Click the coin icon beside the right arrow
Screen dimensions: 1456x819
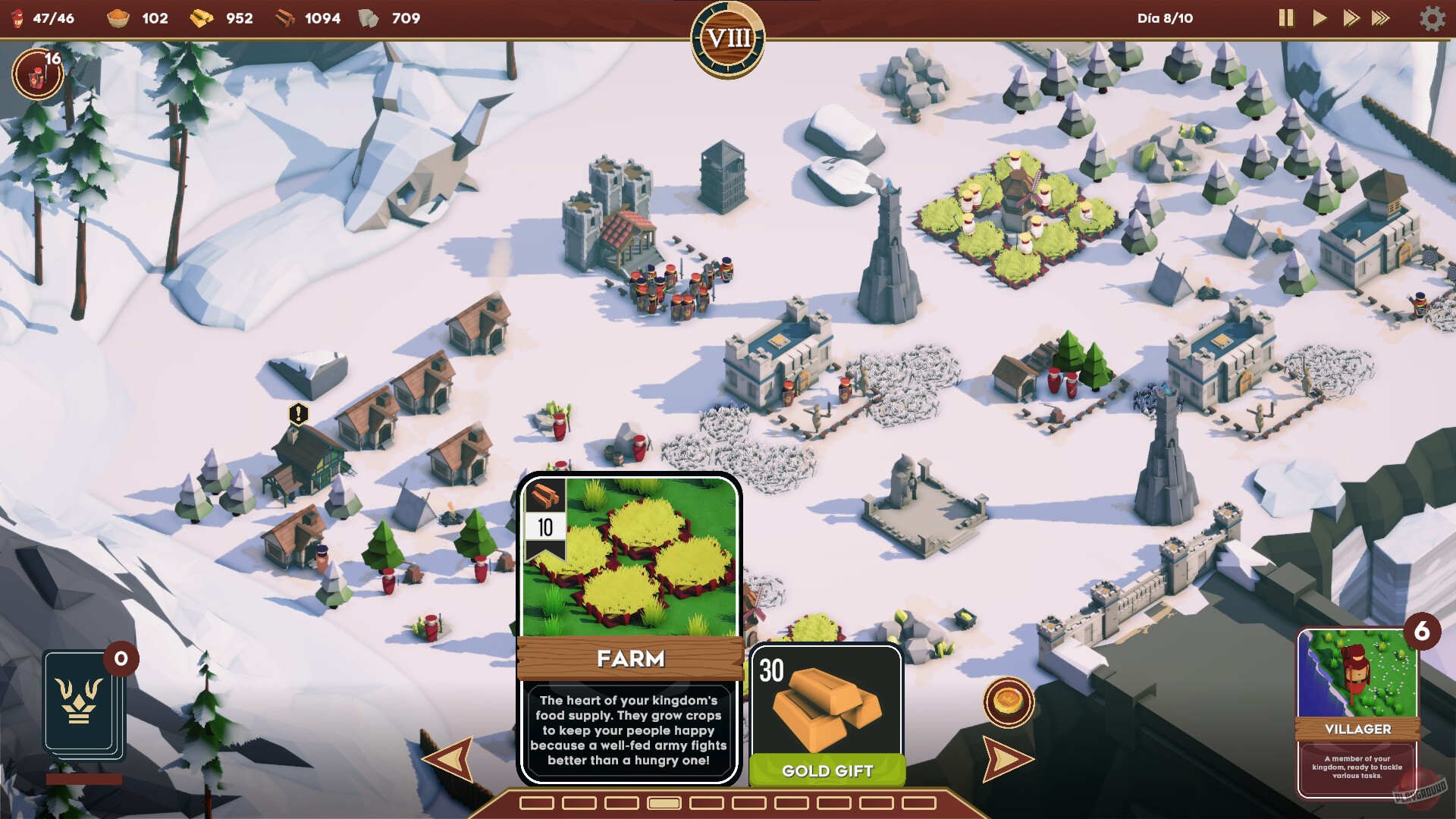[1008, 703]
